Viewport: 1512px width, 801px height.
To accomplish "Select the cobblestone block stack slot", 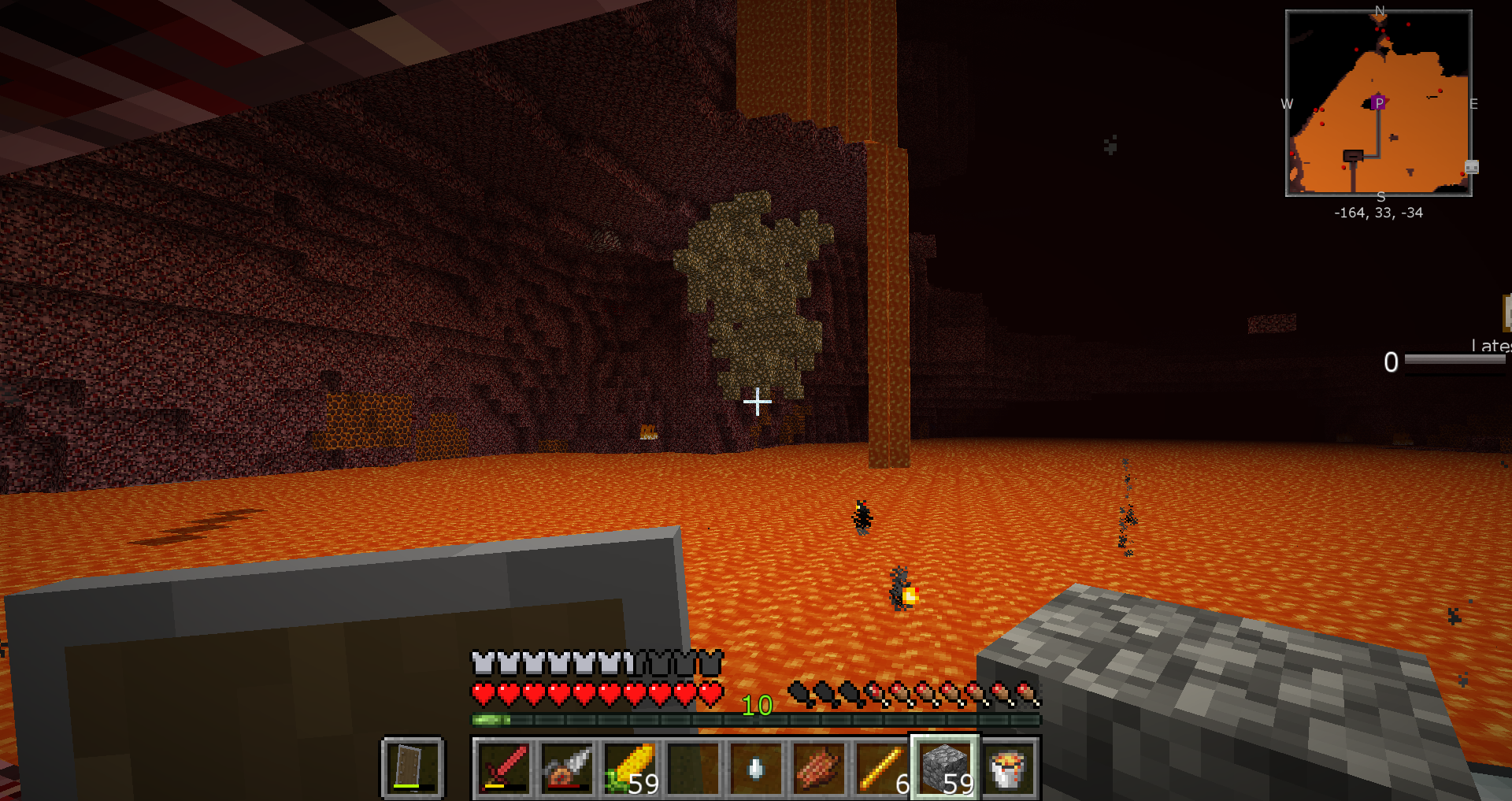I will click(x=945, y=768).
